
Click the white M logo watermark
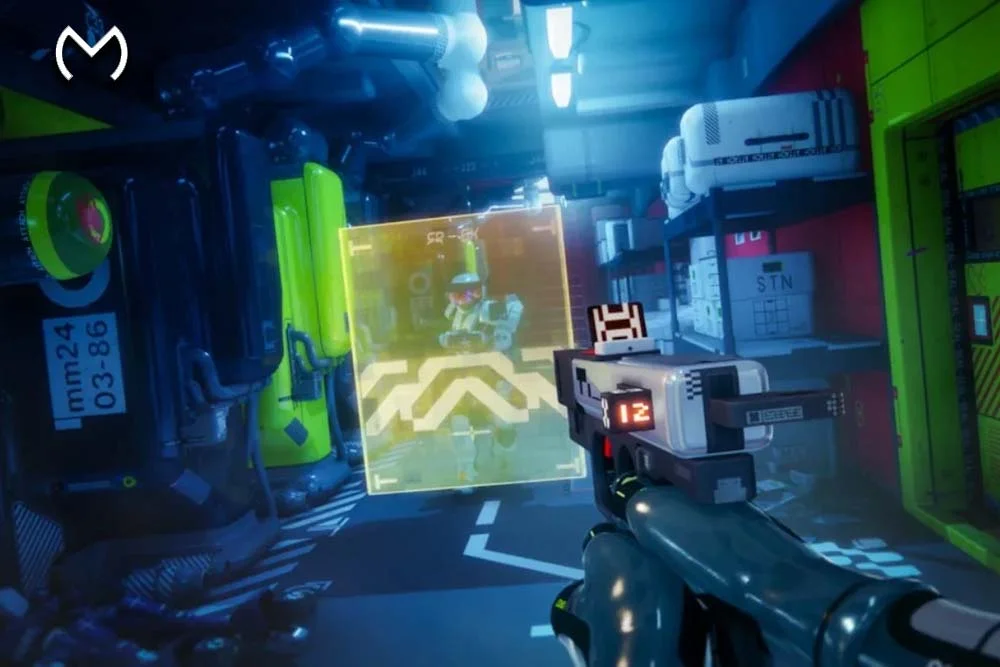(x=91, y=54)
